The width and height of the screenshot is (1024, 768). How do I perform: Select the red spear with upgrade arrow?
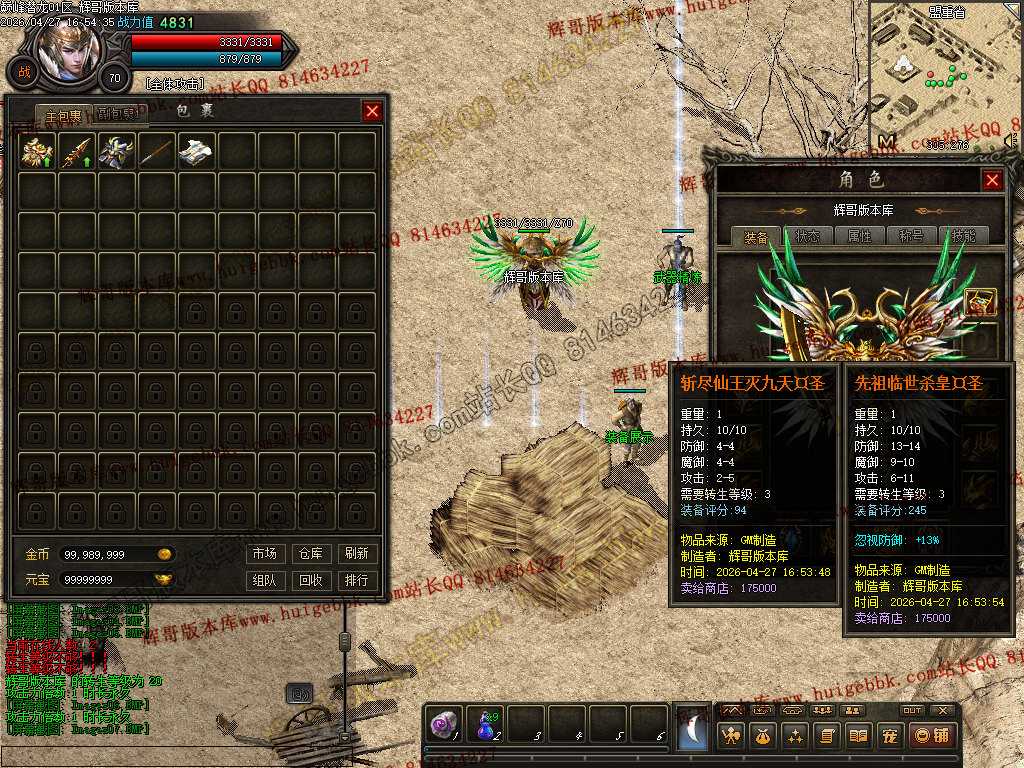pyautogui.click(x=78, y=151)
